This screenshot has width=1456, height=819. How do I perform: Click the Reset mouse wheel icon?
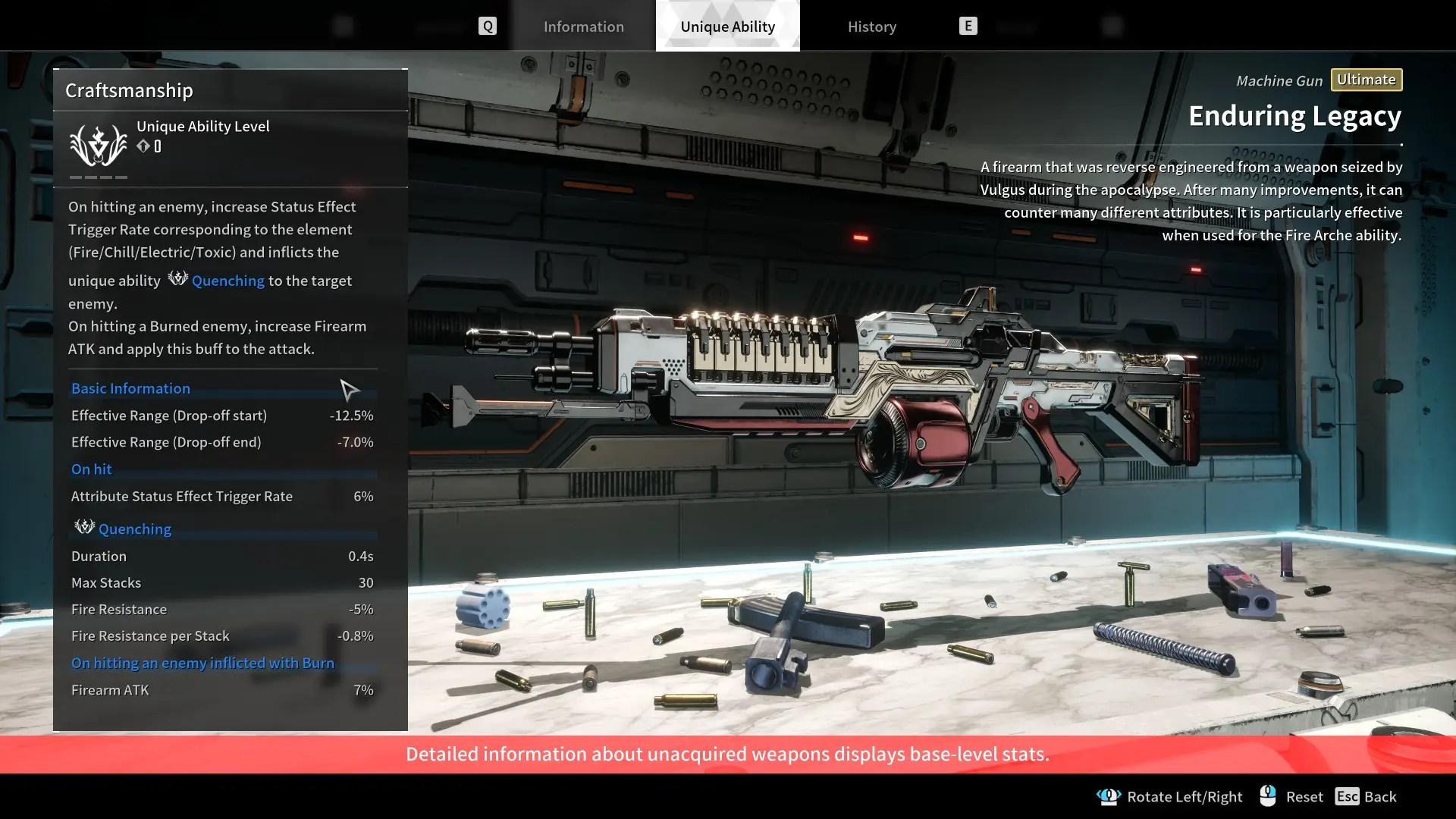pos(1265,795)
